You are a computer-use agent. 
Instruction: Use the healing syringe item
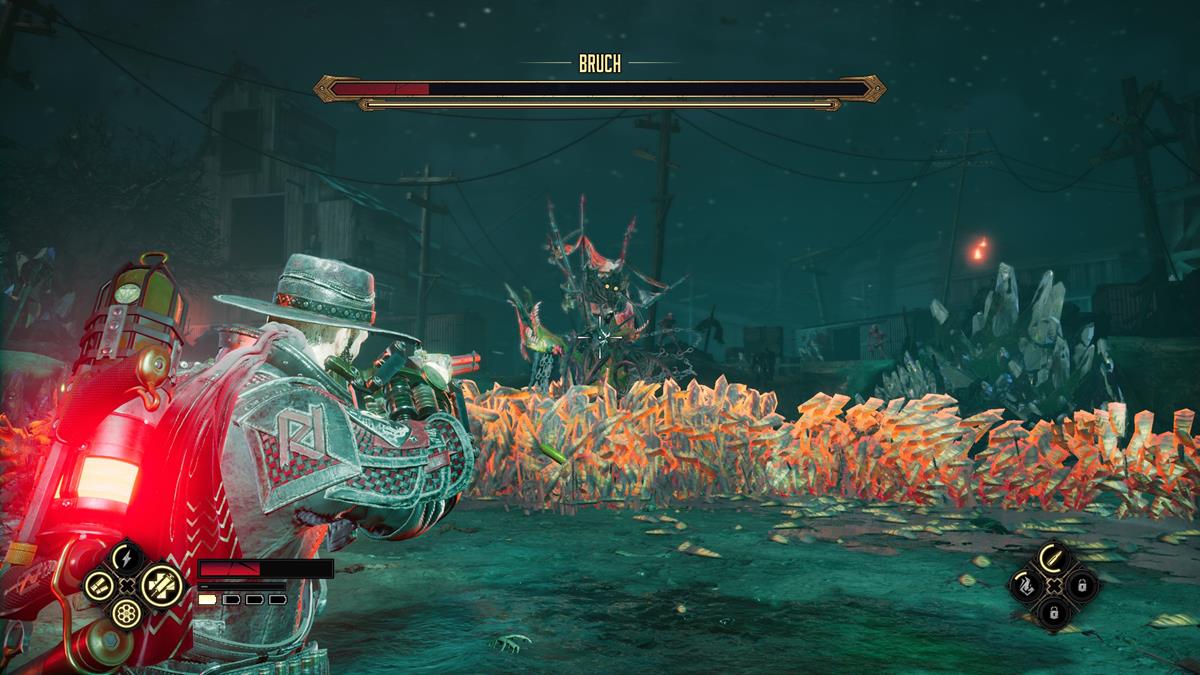click(159, 585)
